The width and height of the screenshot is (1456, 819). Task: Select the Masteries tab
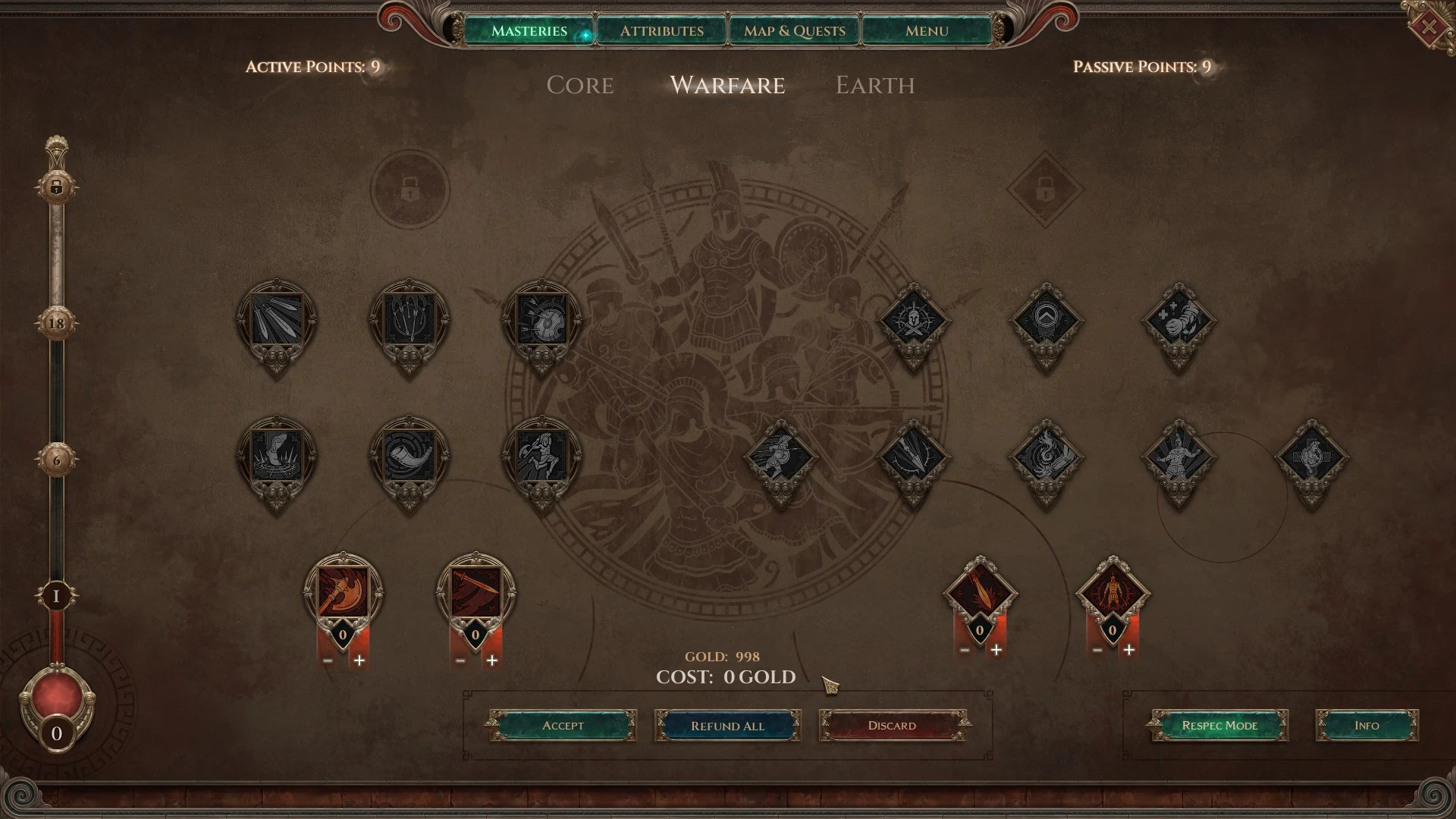coord(529,31)
